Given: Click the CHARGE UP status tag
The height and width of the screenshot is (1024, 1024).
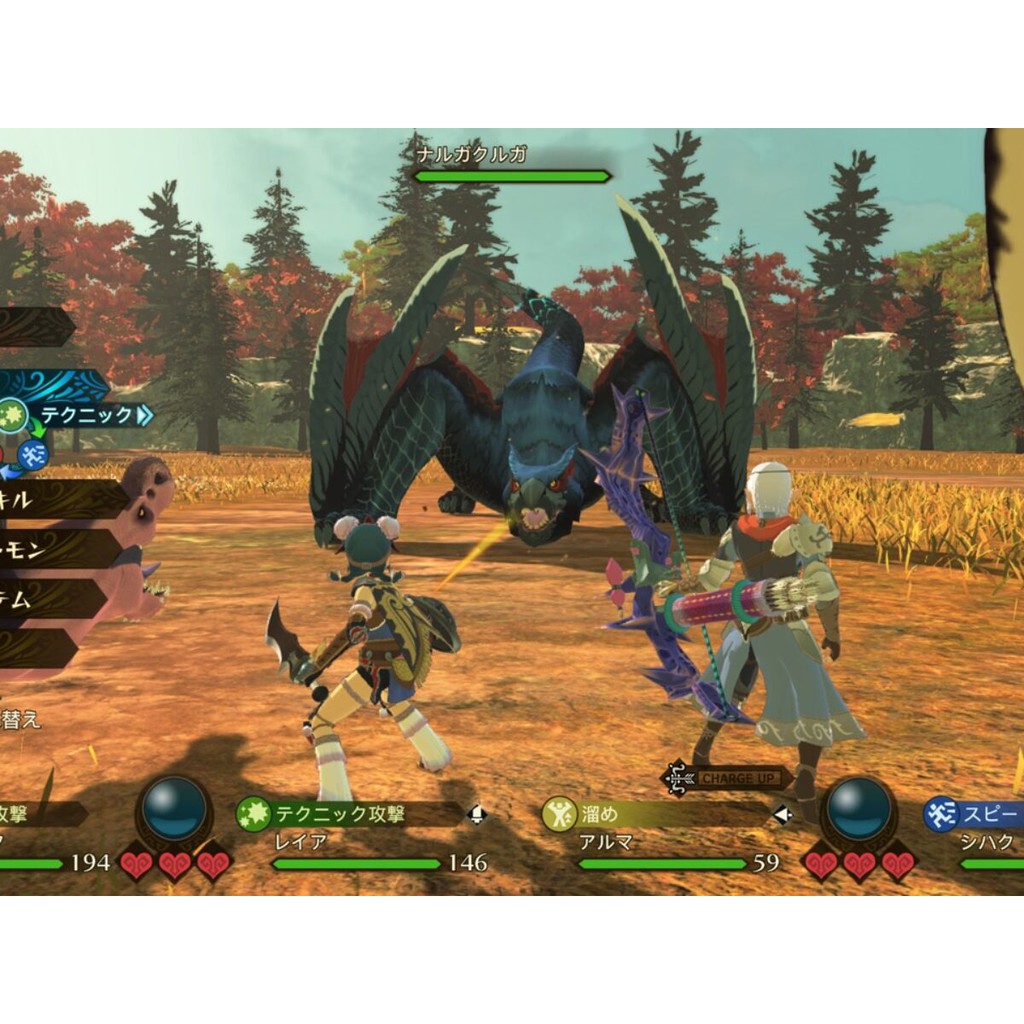Looking at the screenshot, I should (x=728, y=777).
